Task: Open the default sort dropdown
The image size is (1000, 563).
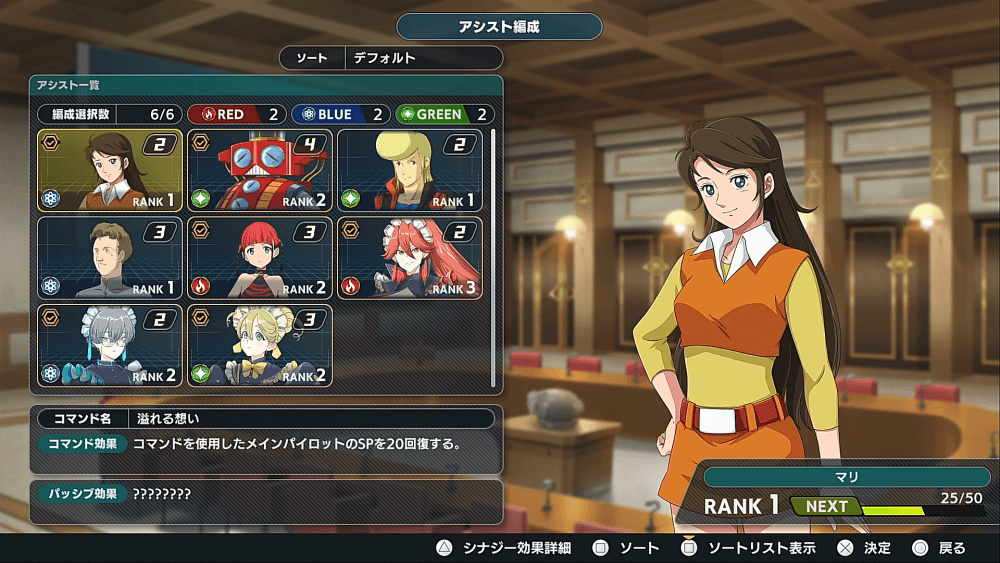Action: point(420,58)
